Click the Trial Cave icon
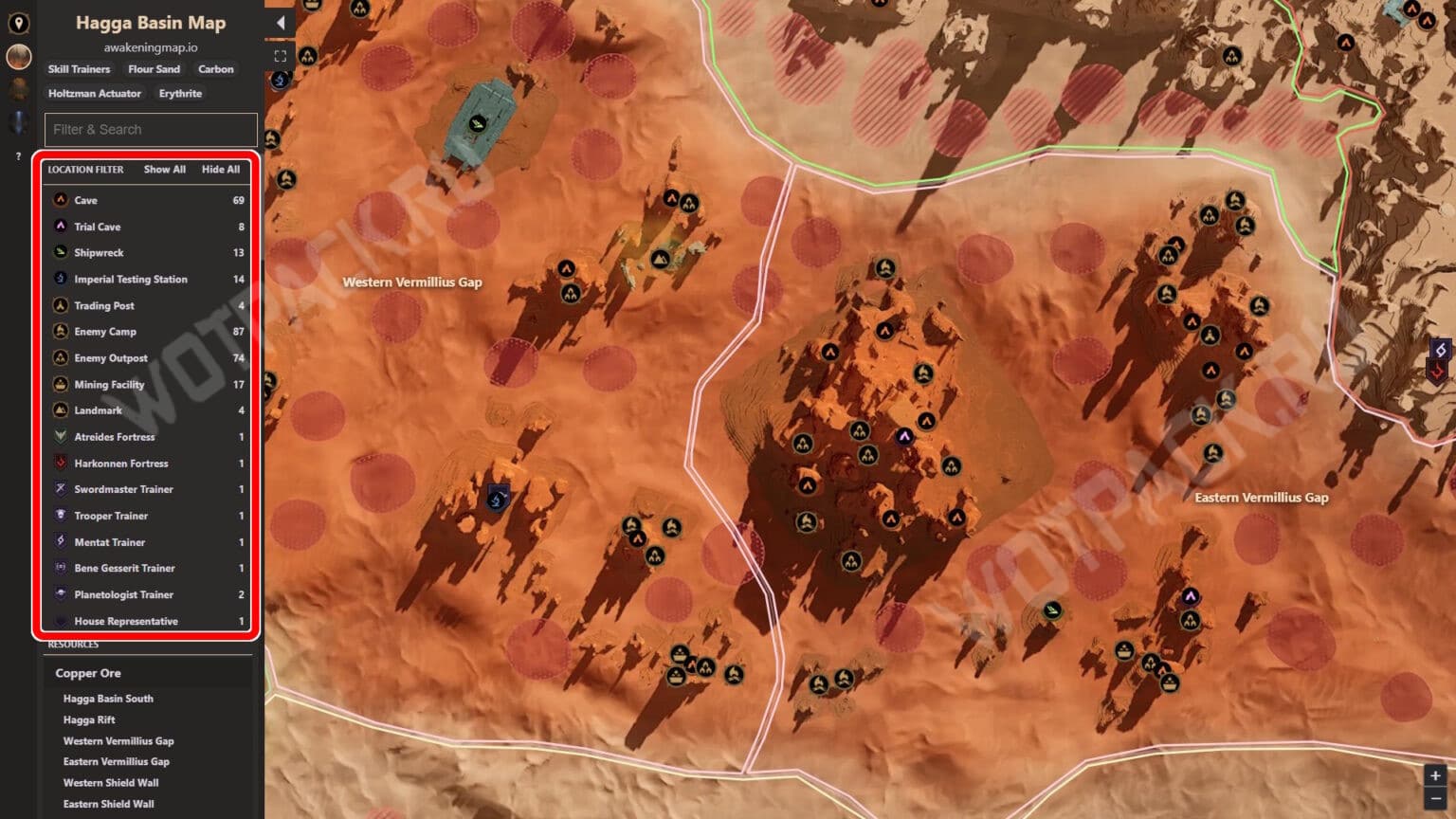Viewport: 1456px width, 819px height. coord(61,227)
